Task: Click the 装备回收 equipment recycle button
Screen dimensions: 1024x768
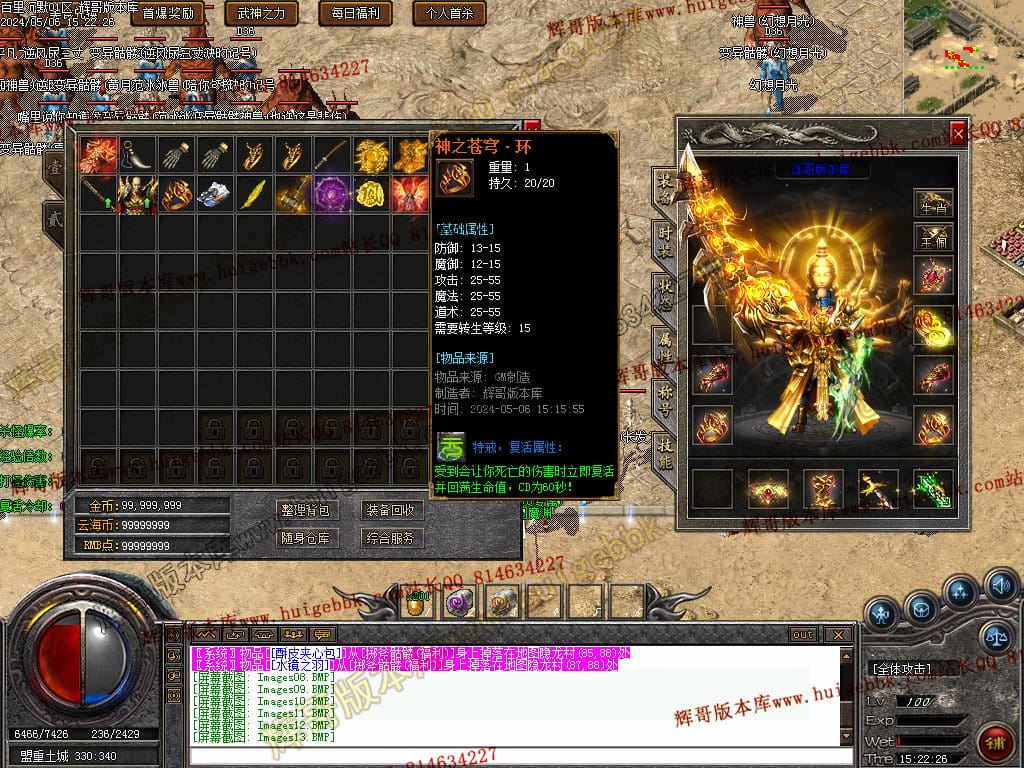Action: coord(389,510)
